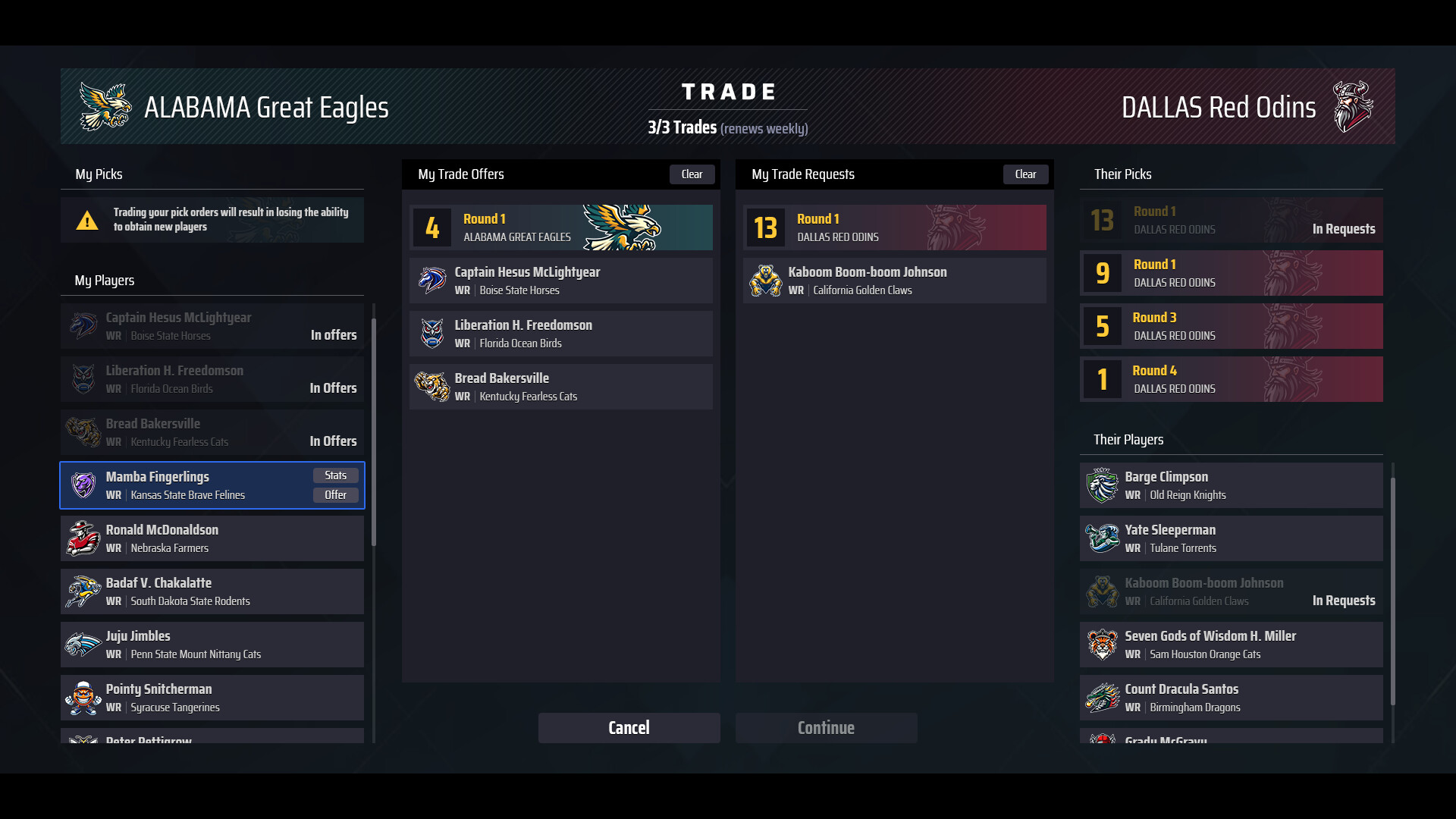The height and width of the screenshot is (819, 1456).
Task: Select Dallas's Round 1 pick number 9
Action: pyautogui.click(x=1230, y=273)
